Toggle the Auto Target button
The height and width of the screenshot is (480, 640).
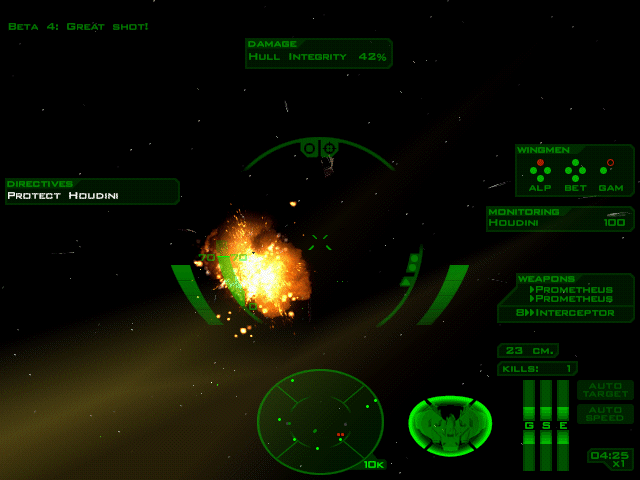(x=605, y=390)
